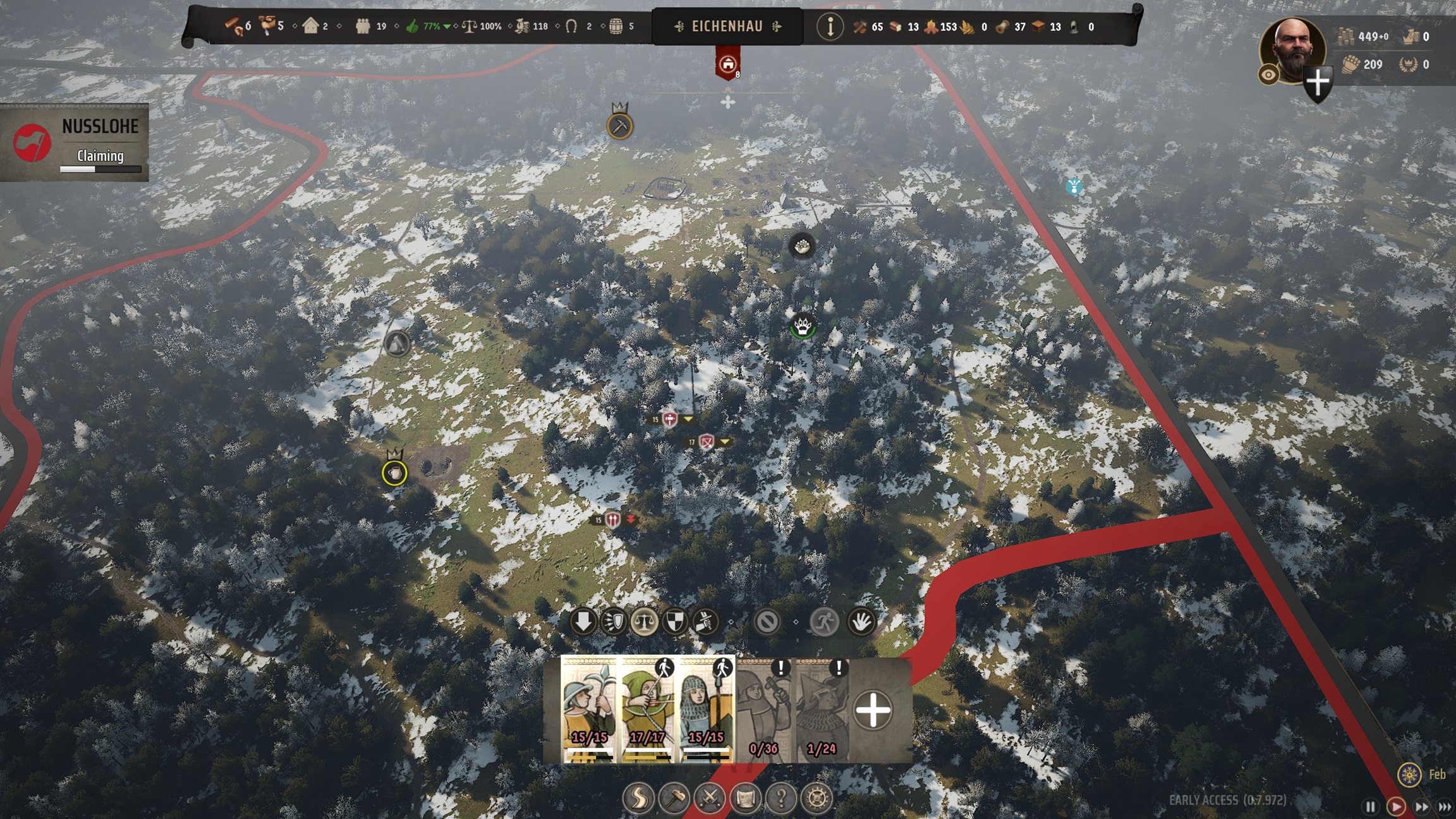The image size is (1456, 819).
Task: Click the Nusslohe claiming notification
Action: (75, 143)
